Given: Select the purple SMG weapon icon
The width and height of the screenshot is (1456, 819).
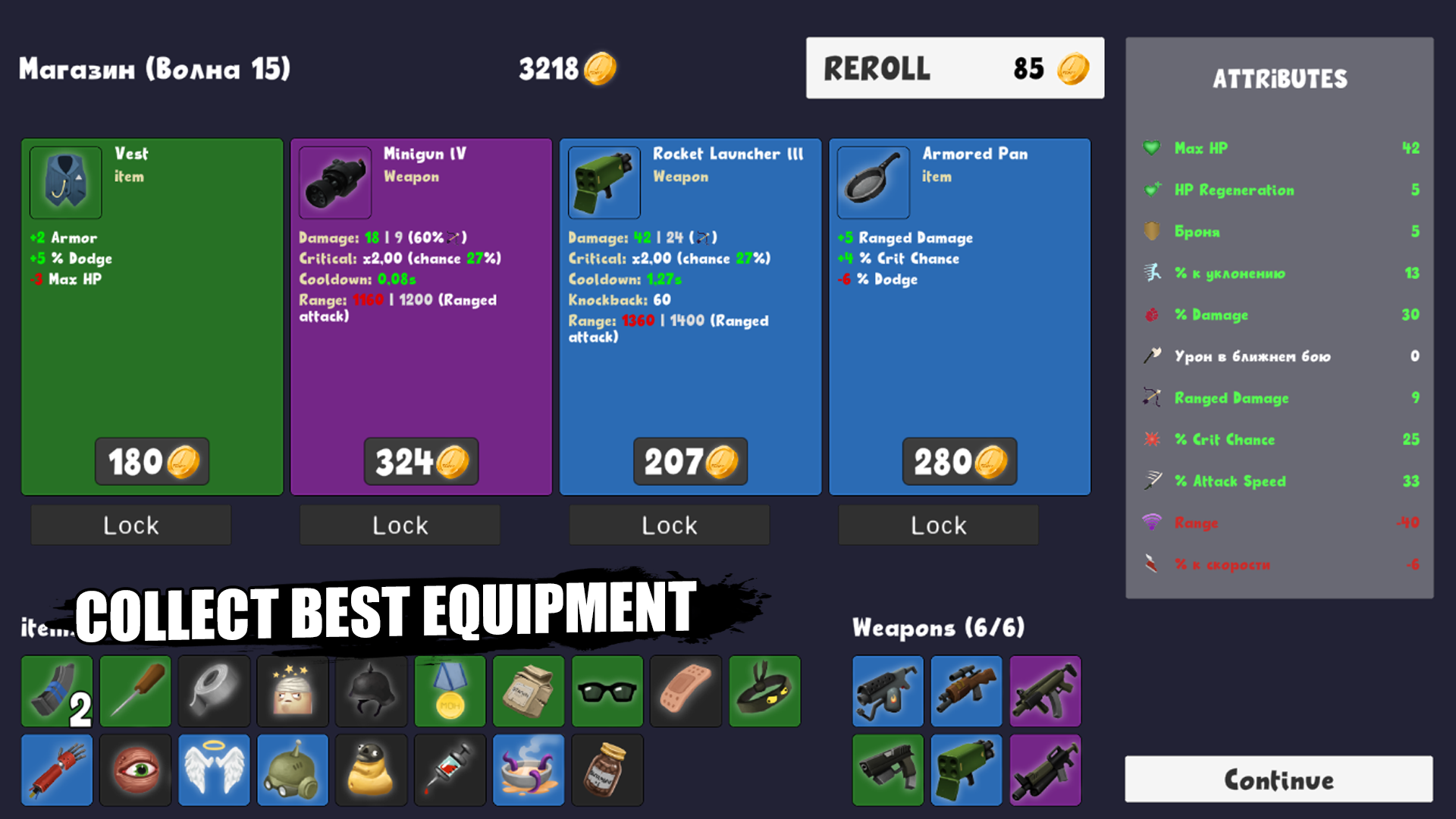Looking at the screenshot, I should pos(1045,691).
